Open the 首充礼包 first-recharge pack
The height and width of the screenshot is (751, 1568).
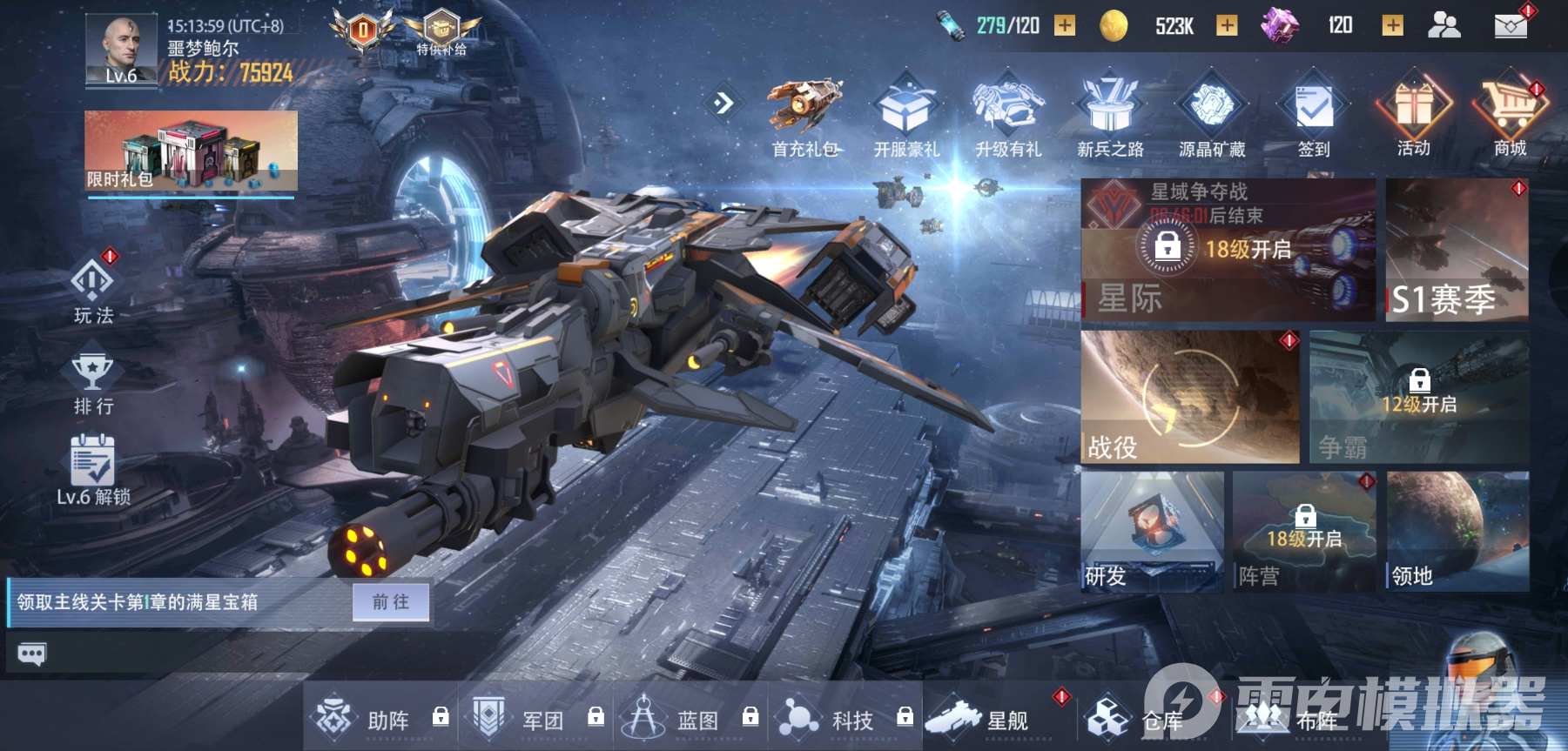click(x=804, y=119)
